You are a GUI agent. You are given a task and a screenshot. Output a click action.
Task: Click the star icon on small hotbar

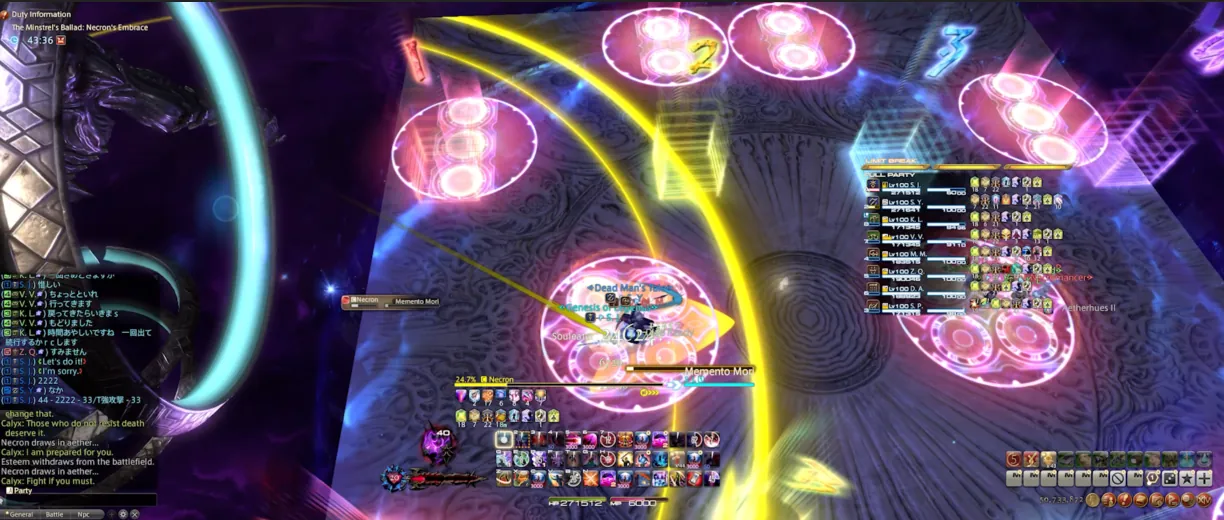(x=1187, y=478)
